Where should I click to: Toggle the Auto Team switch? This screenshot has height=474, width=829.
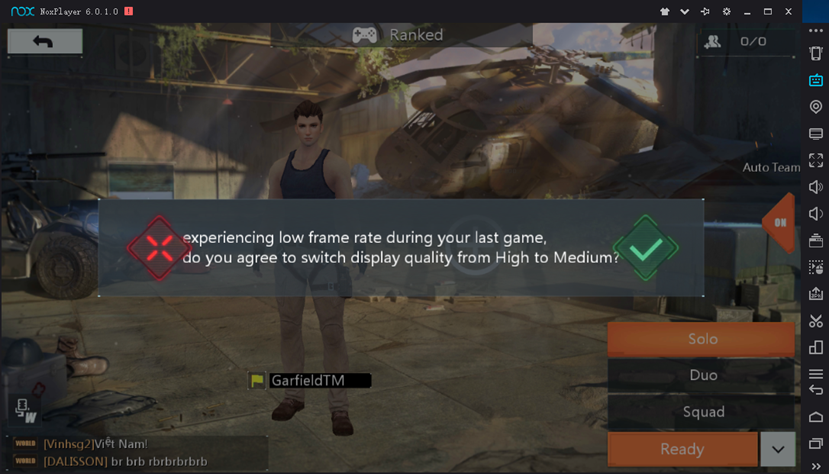[779, 222]
